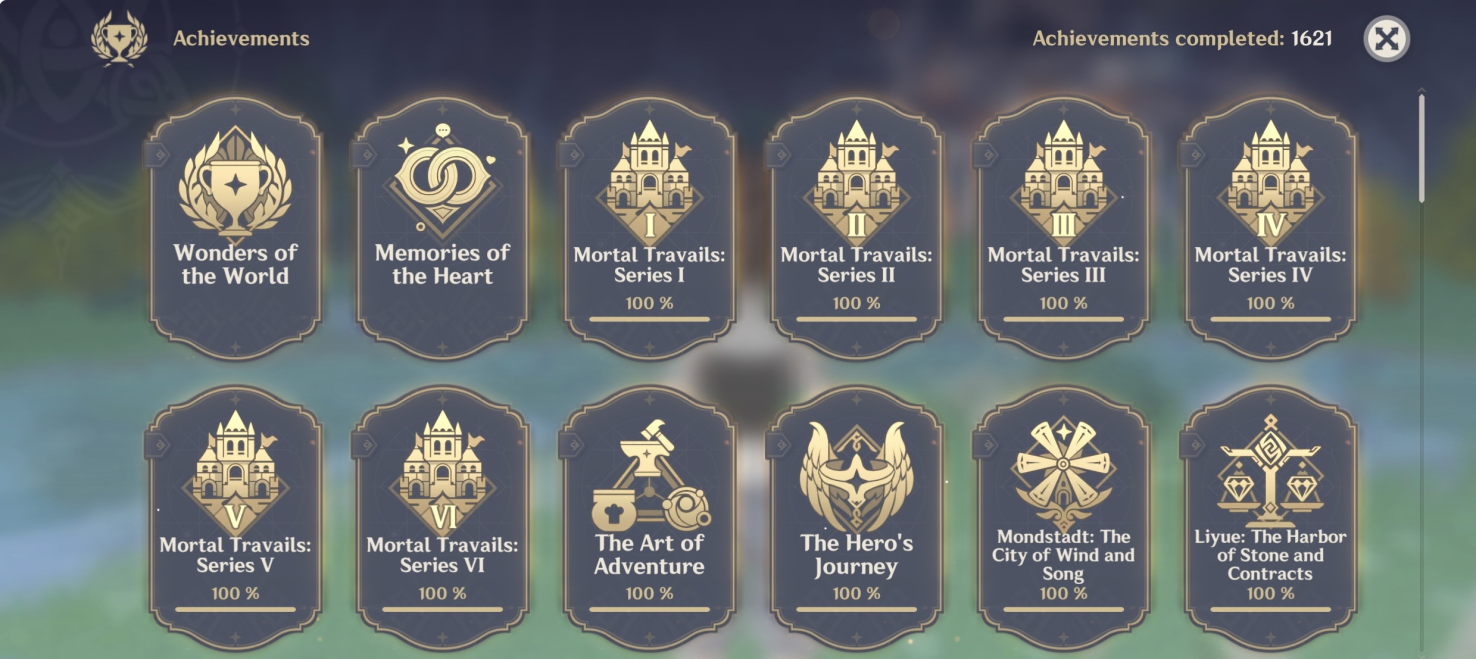This screenshot has width=1476, height=659.
Task: Click the achievements list scrollbar
Action: pyautogui.click(x=1421, y=150)
